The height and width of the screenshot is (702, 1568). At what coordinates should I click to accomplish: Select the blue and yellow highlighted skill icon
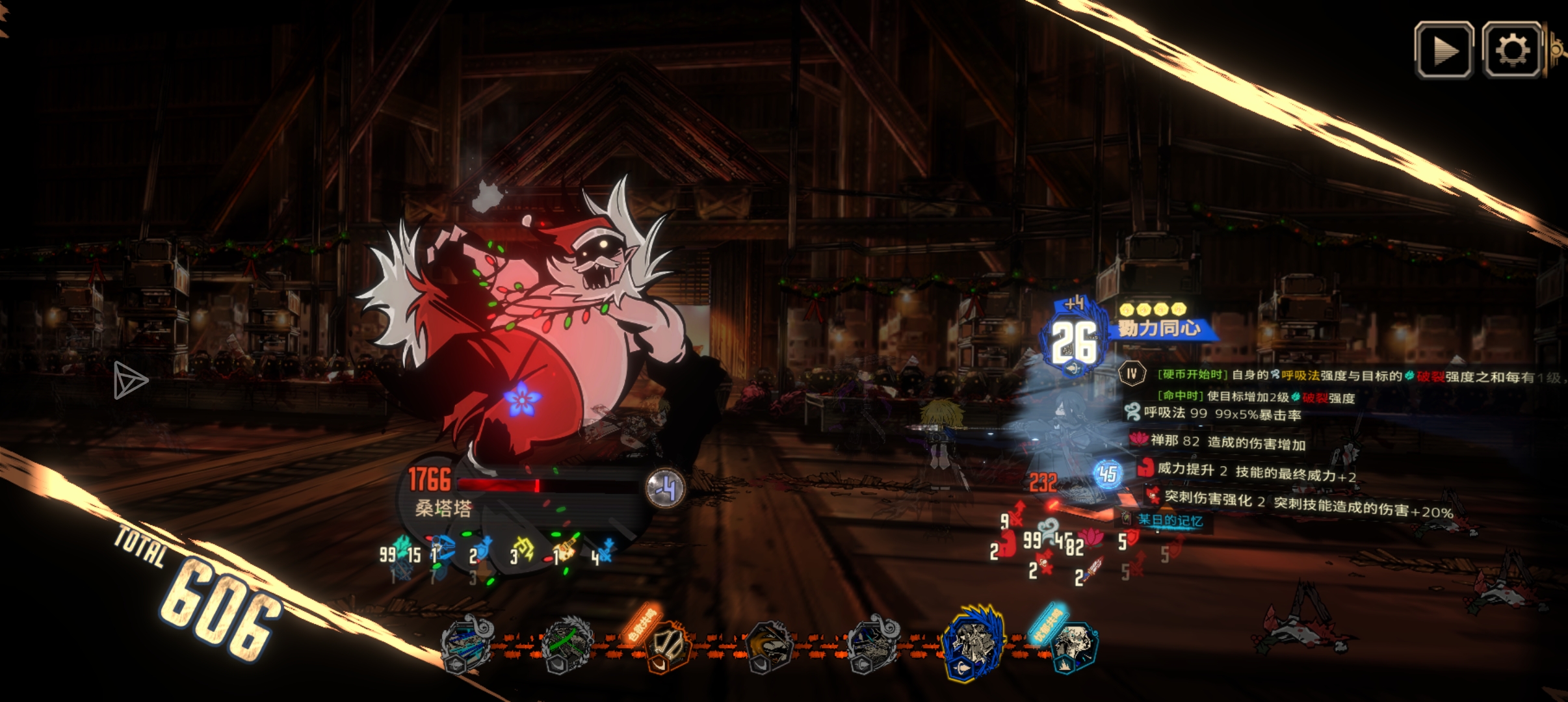coord(973,643)
